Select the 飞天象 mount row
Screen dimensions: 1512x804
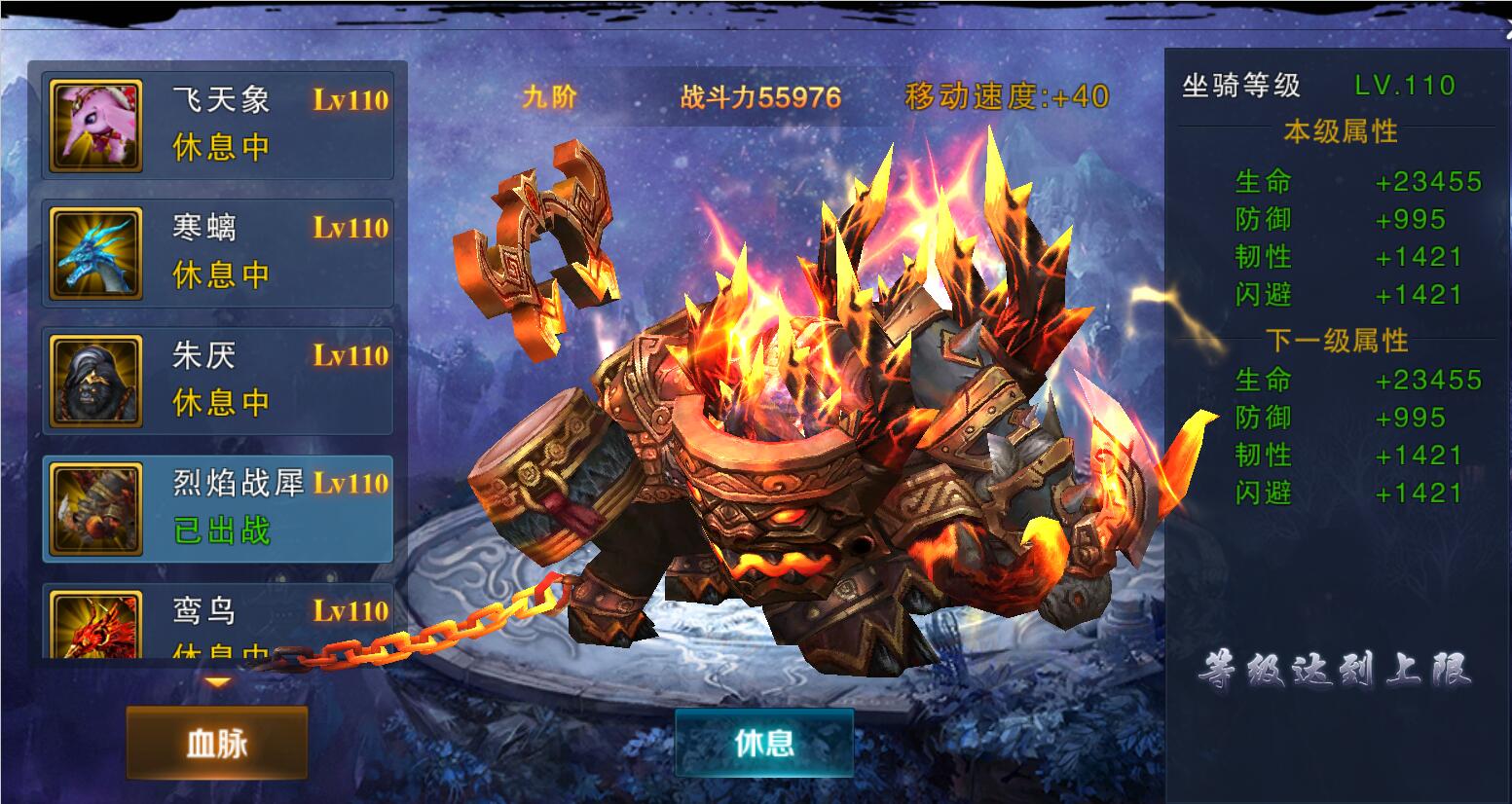pos(218,124)
